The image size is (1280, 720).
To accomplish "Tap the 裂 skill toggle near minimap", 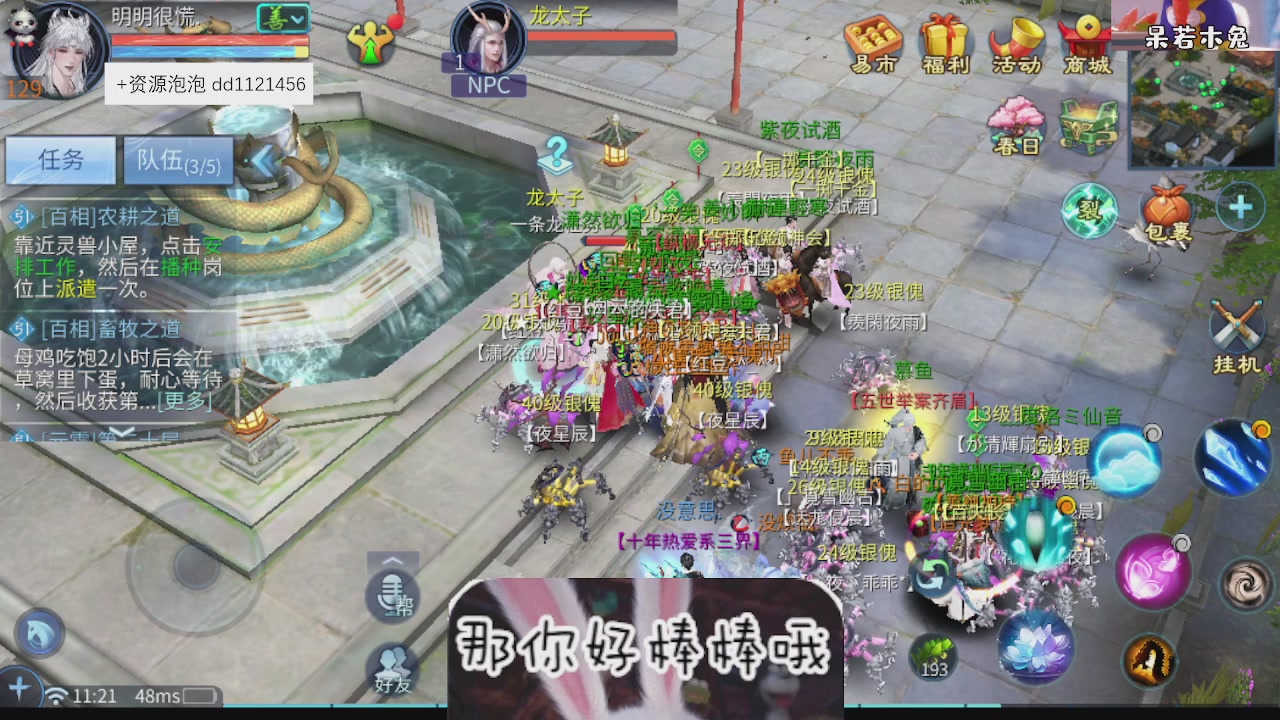I will pyautogui.click(x=1092, y=211).
